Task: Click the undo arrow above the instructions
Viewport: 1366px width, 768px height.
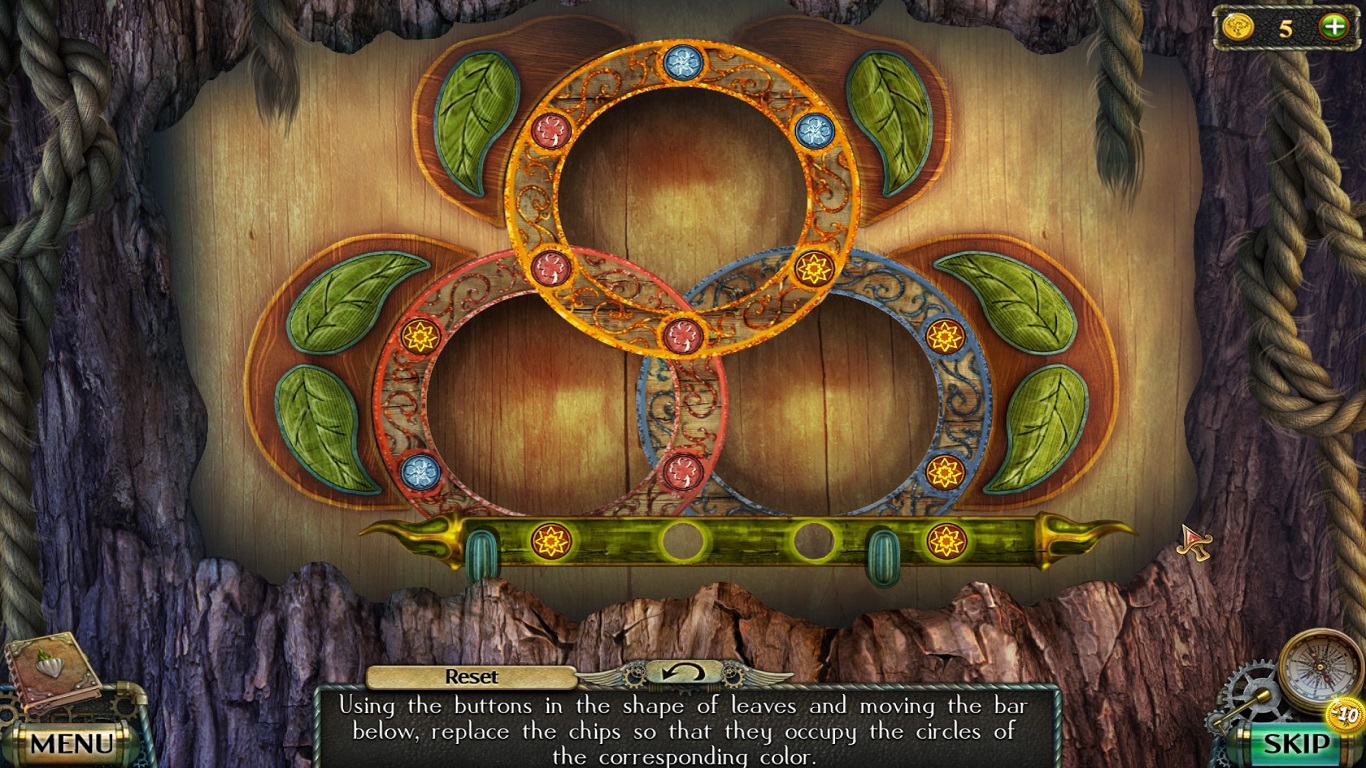Action: click(683, 676)
